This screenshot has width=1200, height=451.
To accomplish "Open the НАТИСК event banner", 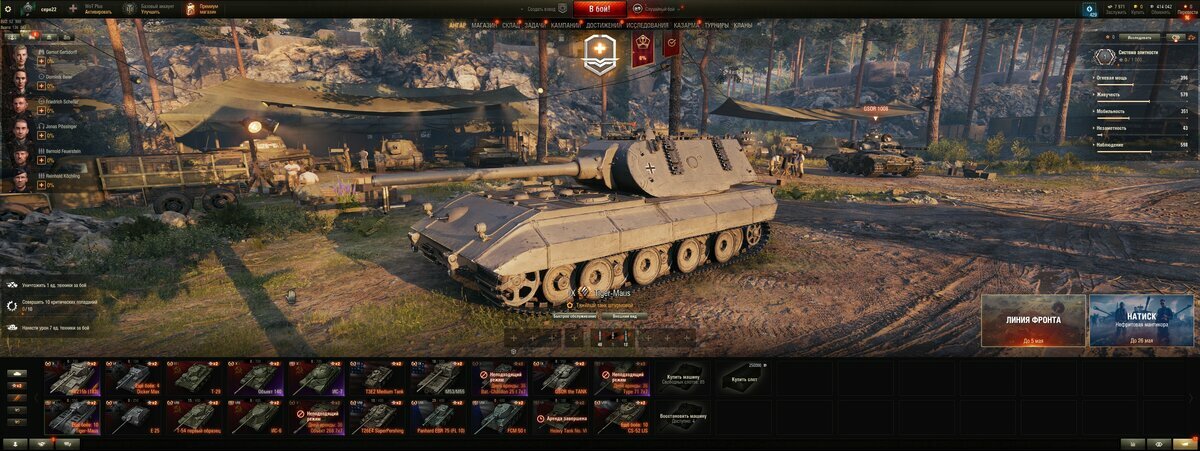I will [x=1141, y=320].
